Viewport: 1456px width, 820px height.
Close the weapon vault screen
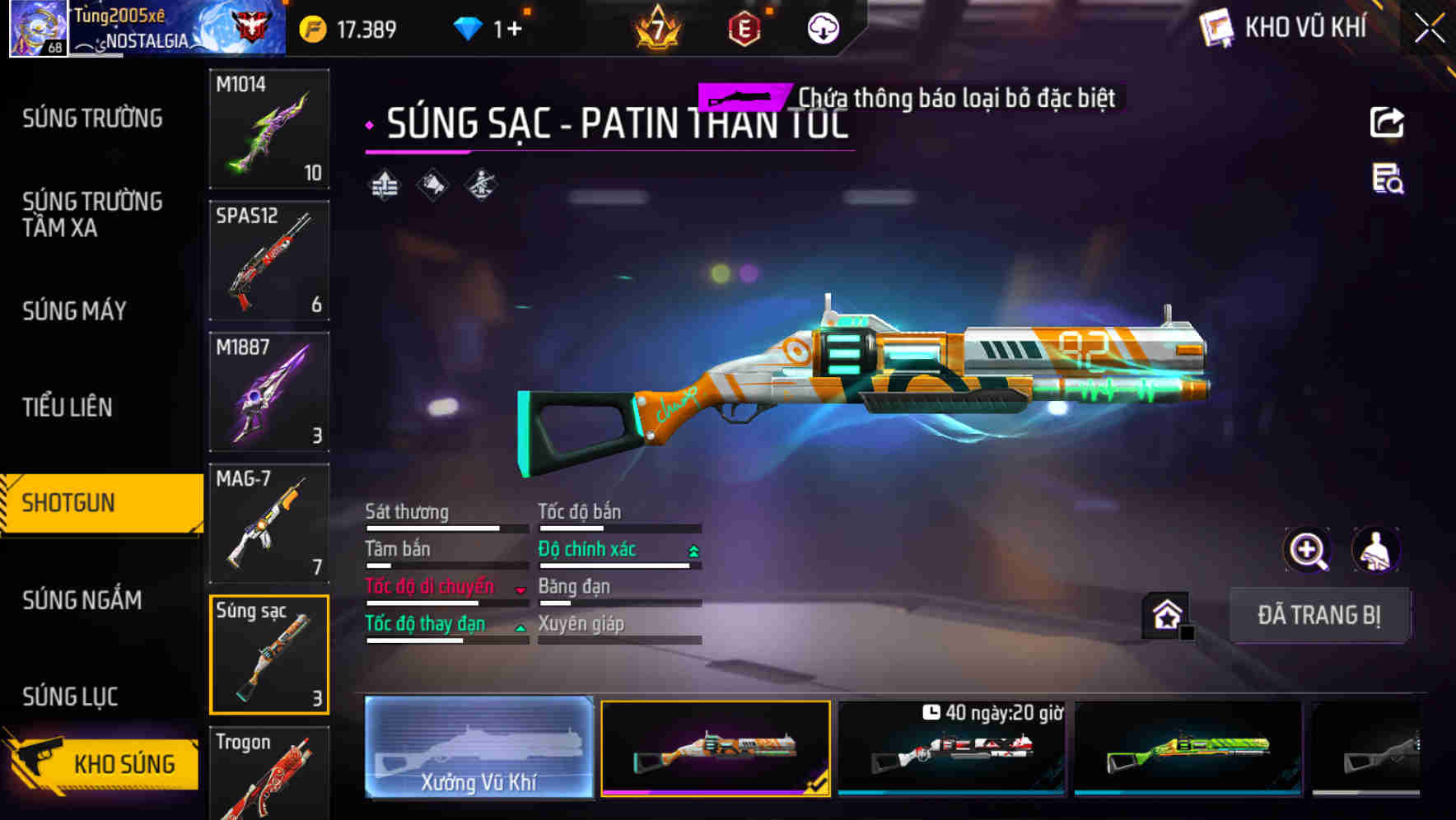point(1430,29)
